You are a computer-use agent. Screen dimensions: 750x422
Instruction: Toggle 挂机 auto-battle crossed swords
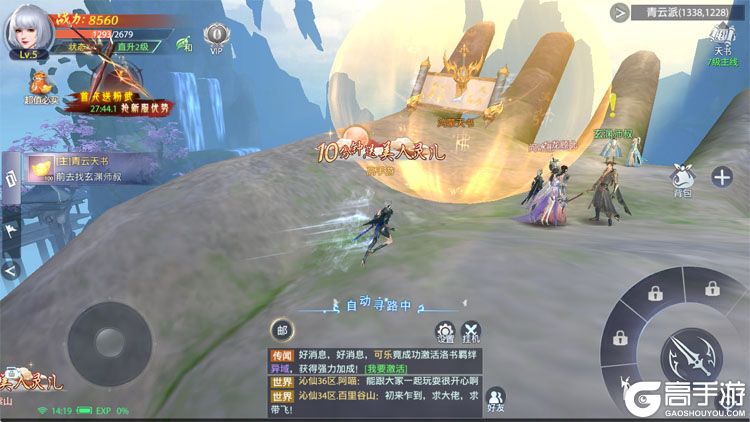pos(470,335)
